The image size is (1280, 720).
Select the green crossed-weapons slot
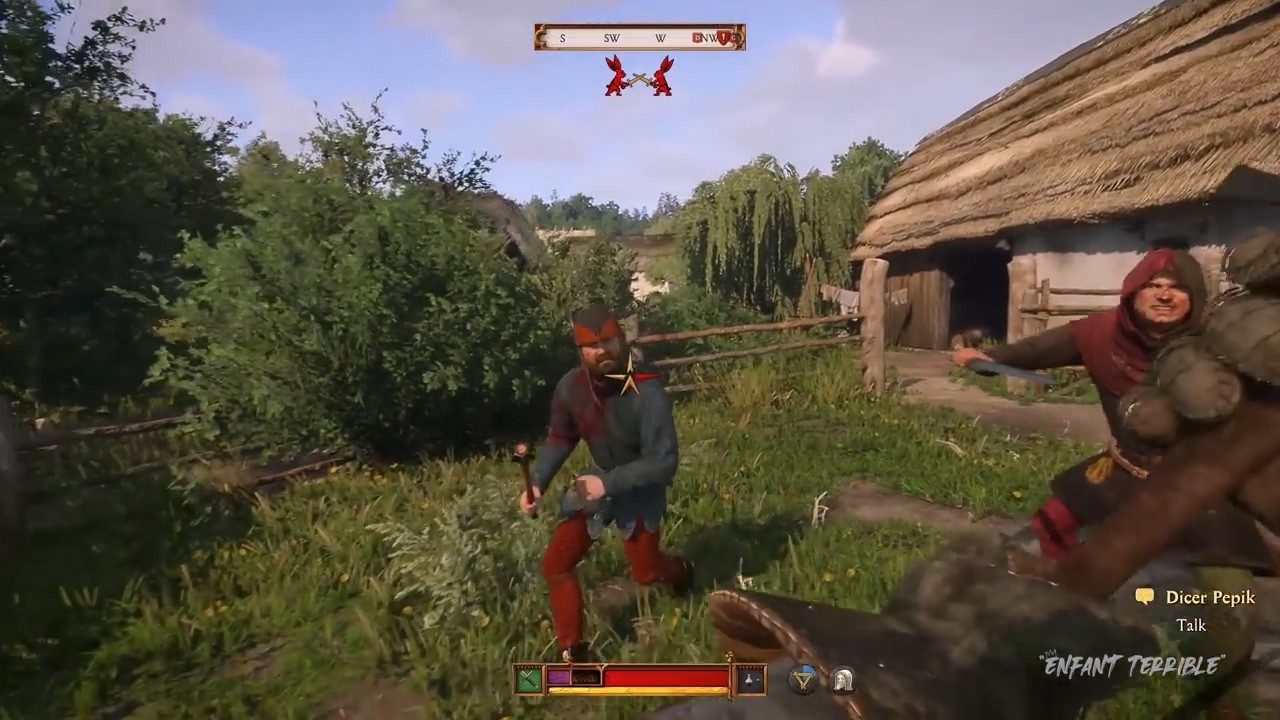click(529, 679)
